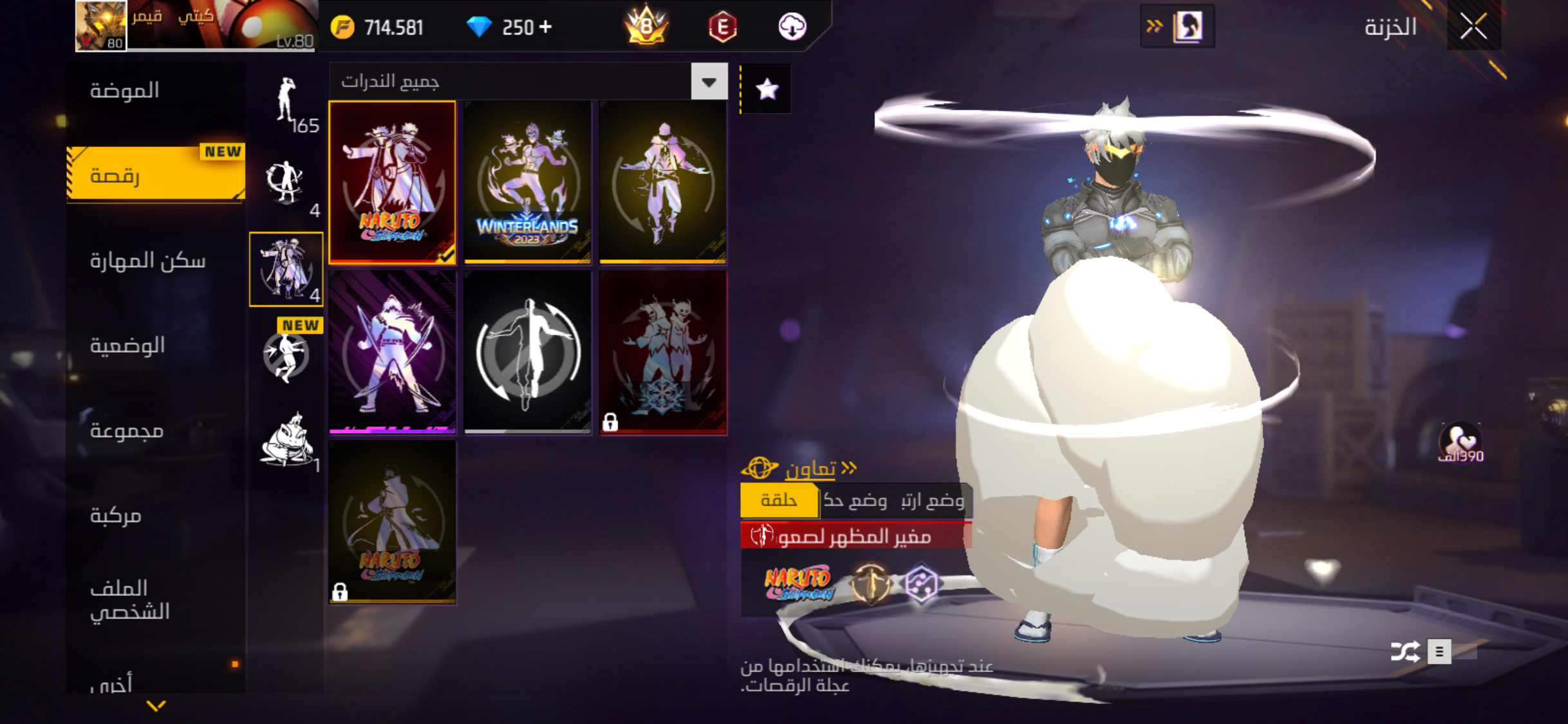The width and height of the screenshot is (1568, 724).
Task: Expand the جميع الندرات rarity dropdown
Action: pos(709,82)
